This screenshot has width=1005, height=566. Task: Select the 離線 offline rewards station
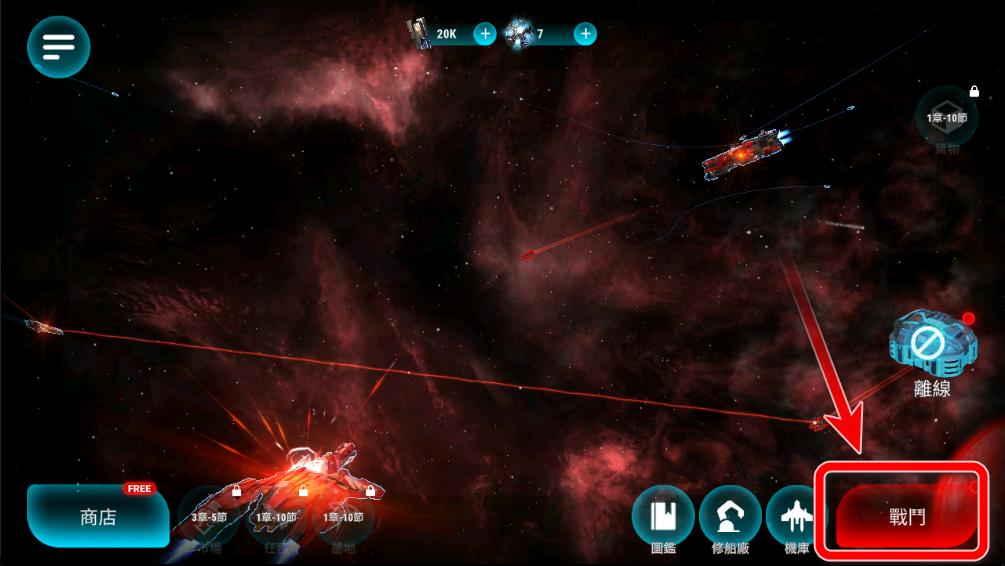[930, 350]
